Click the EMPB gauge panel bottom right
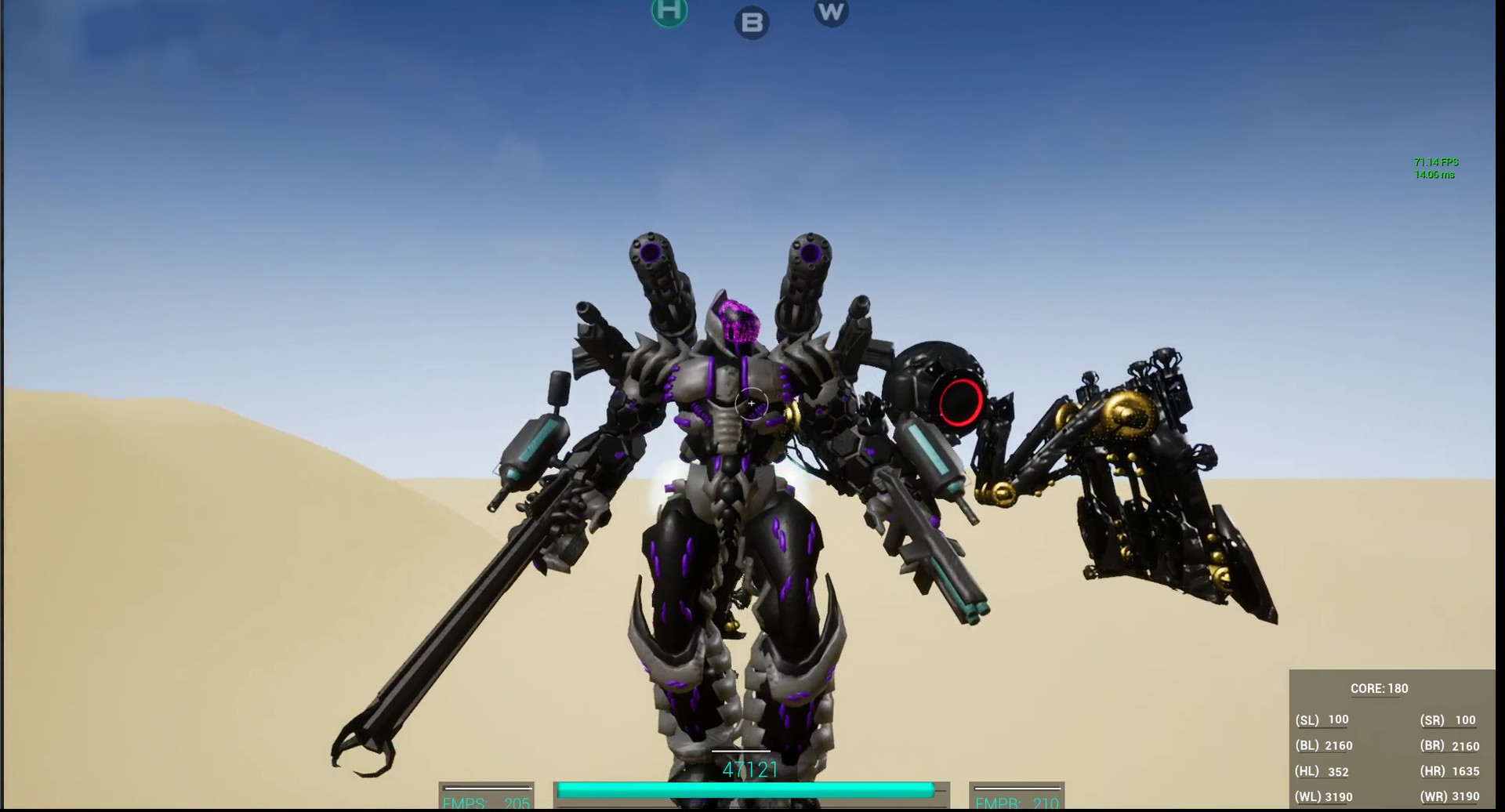The width and height of the screenshot is (1505, 812). click(x=1017, y=796)
